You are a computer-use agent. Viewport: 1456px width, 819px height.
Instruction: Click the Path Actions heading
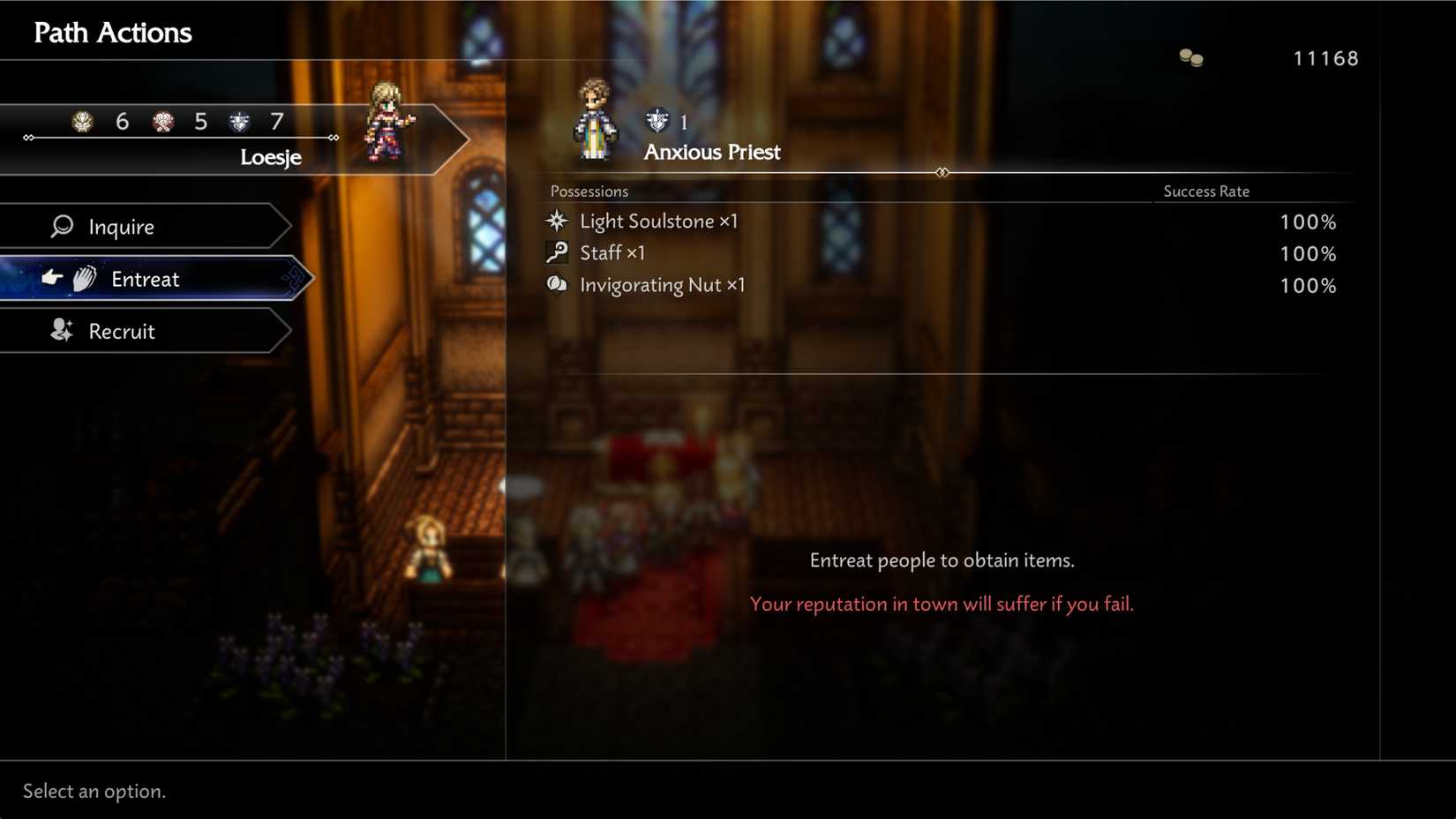(111, 33)
